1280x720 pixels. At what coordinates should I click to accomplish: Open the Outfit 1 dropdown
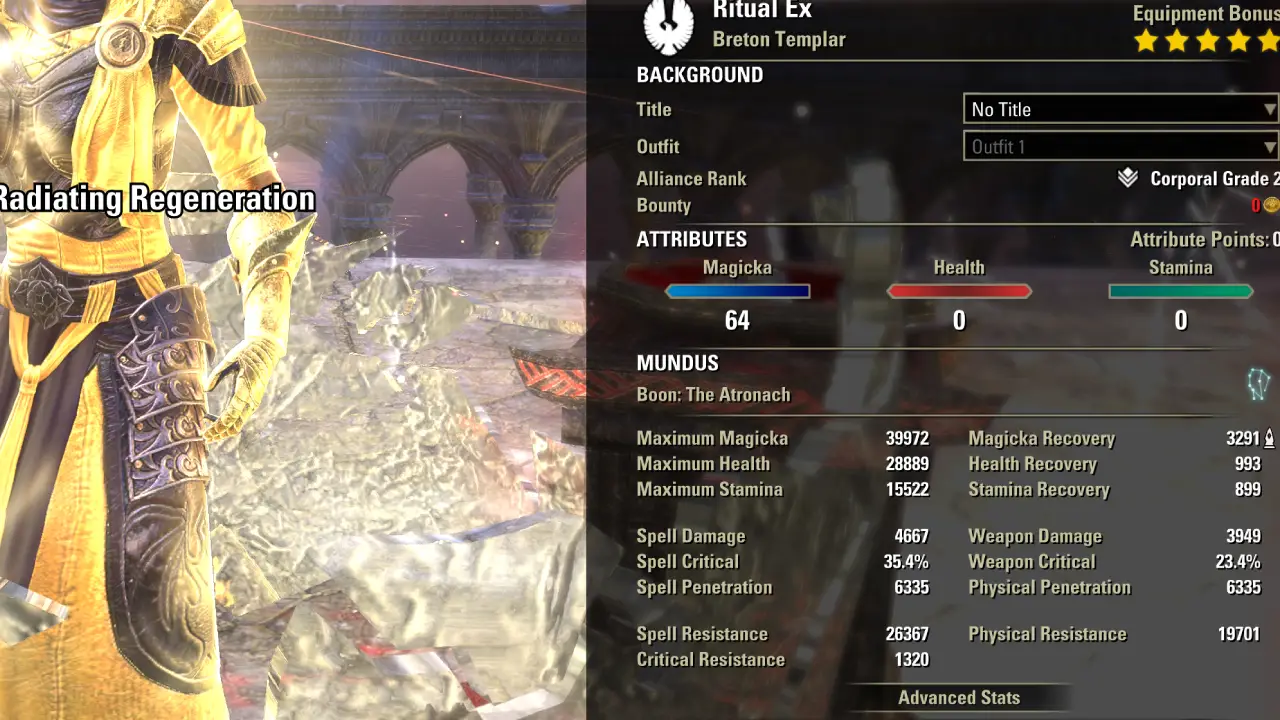(x=1120, y=147)
